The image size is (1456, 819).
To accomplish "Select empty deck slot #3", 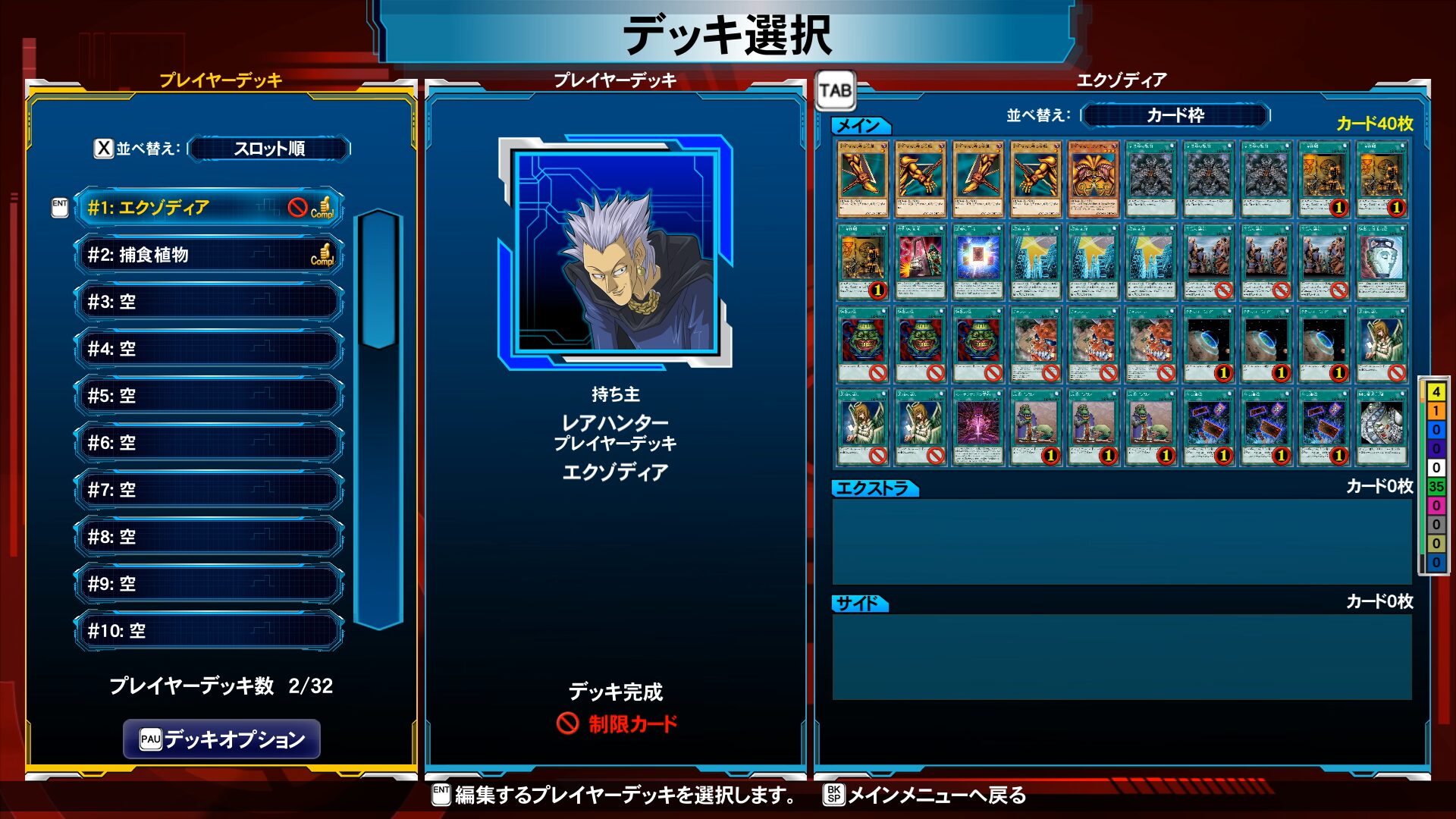I will (209, 302).
